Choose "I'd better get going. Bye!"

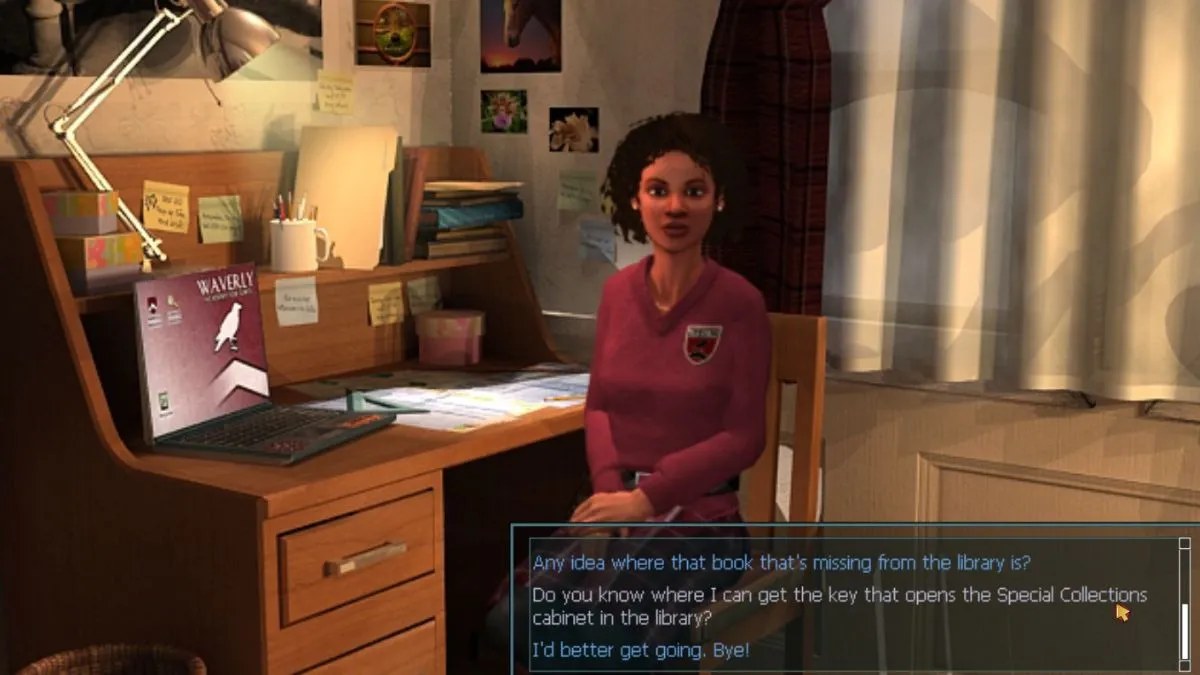(x=640, y=650)
